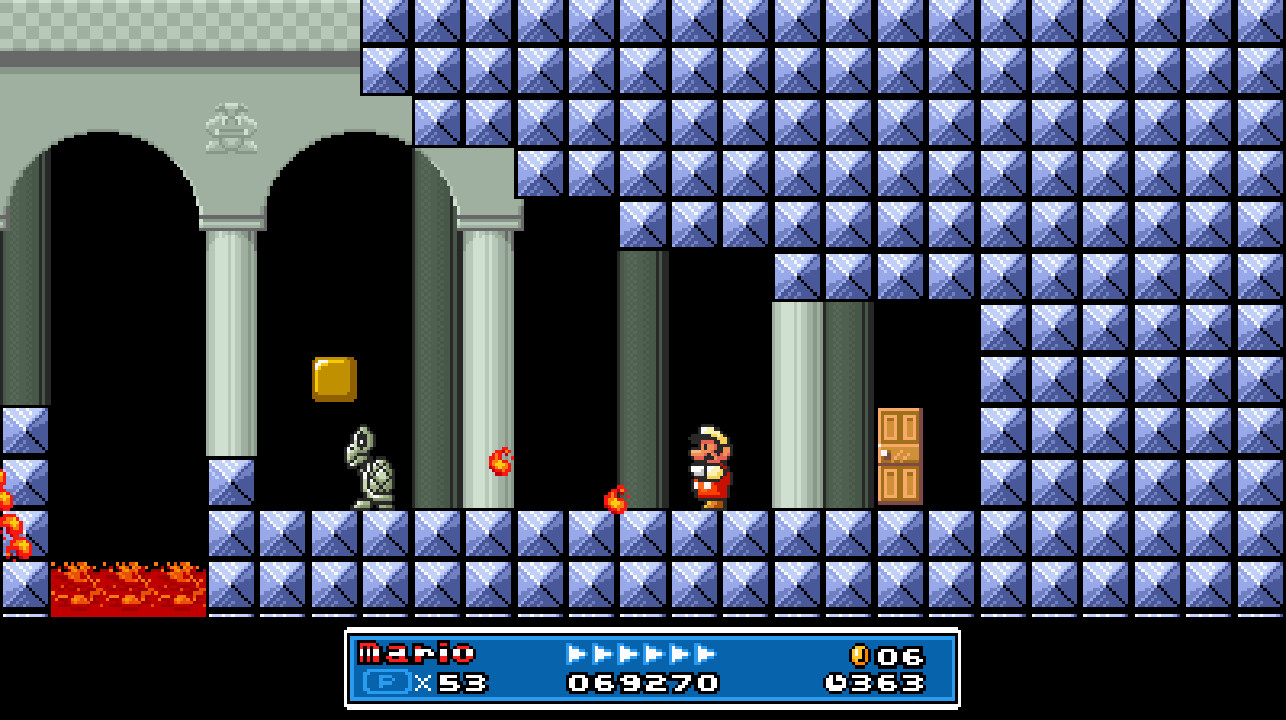Click the fireball sprite nearest Mario

tap(615, 502)
